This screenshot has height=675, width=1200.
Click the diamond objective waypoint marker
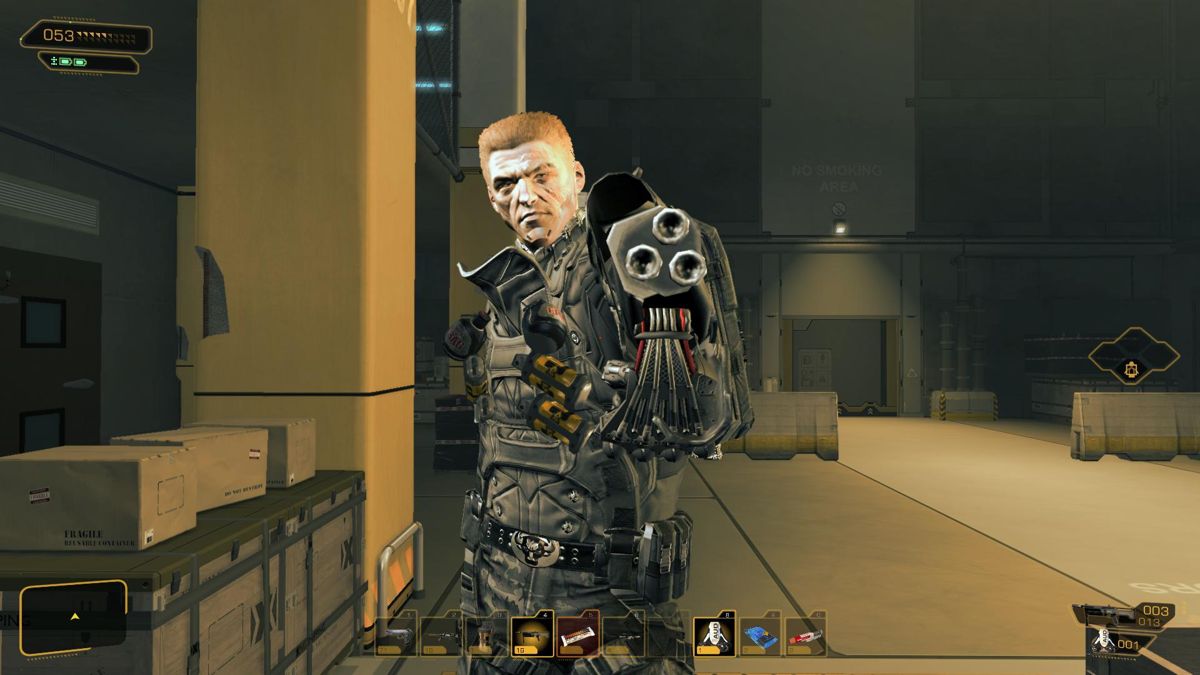[1133, 356]
